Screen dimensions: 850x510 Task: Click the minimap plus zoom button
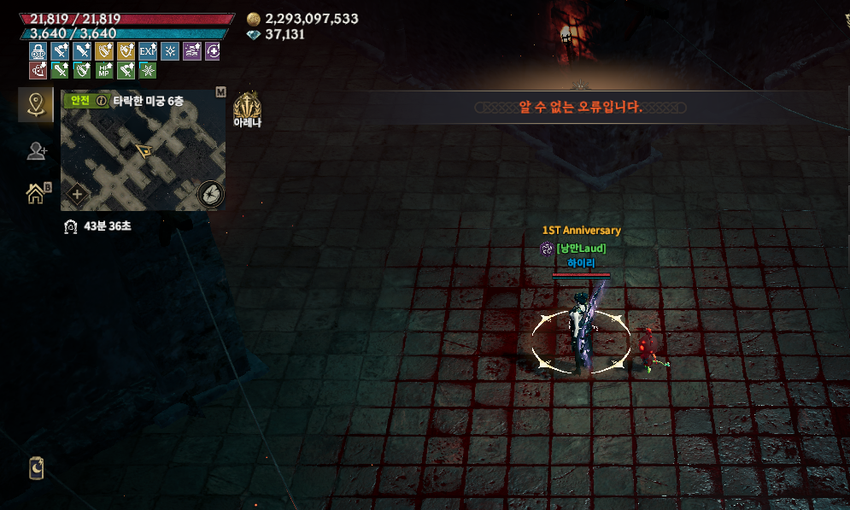point(77,194)
